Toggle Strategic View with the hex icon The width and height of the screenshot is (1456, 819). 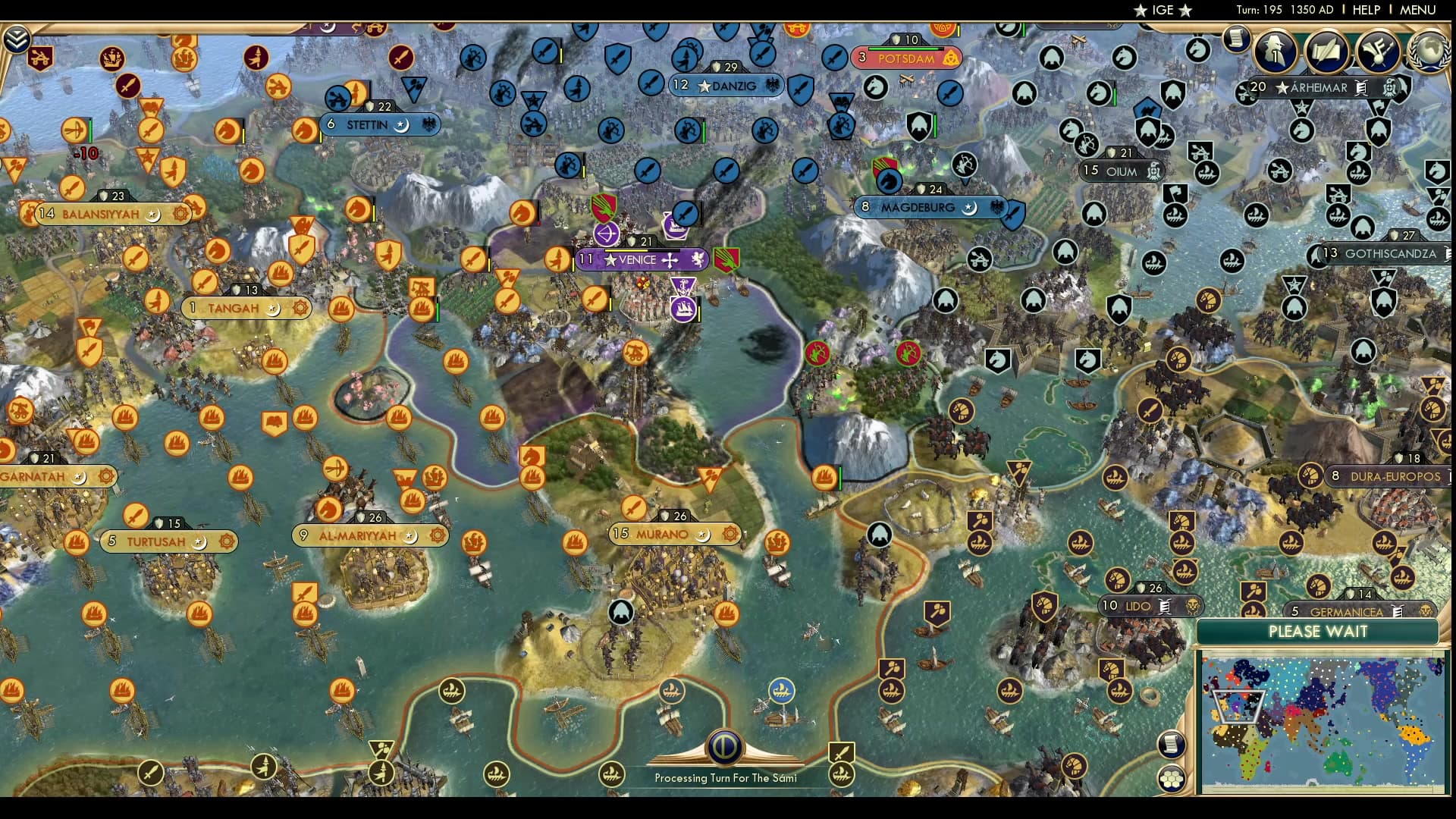coord(1171,779)
